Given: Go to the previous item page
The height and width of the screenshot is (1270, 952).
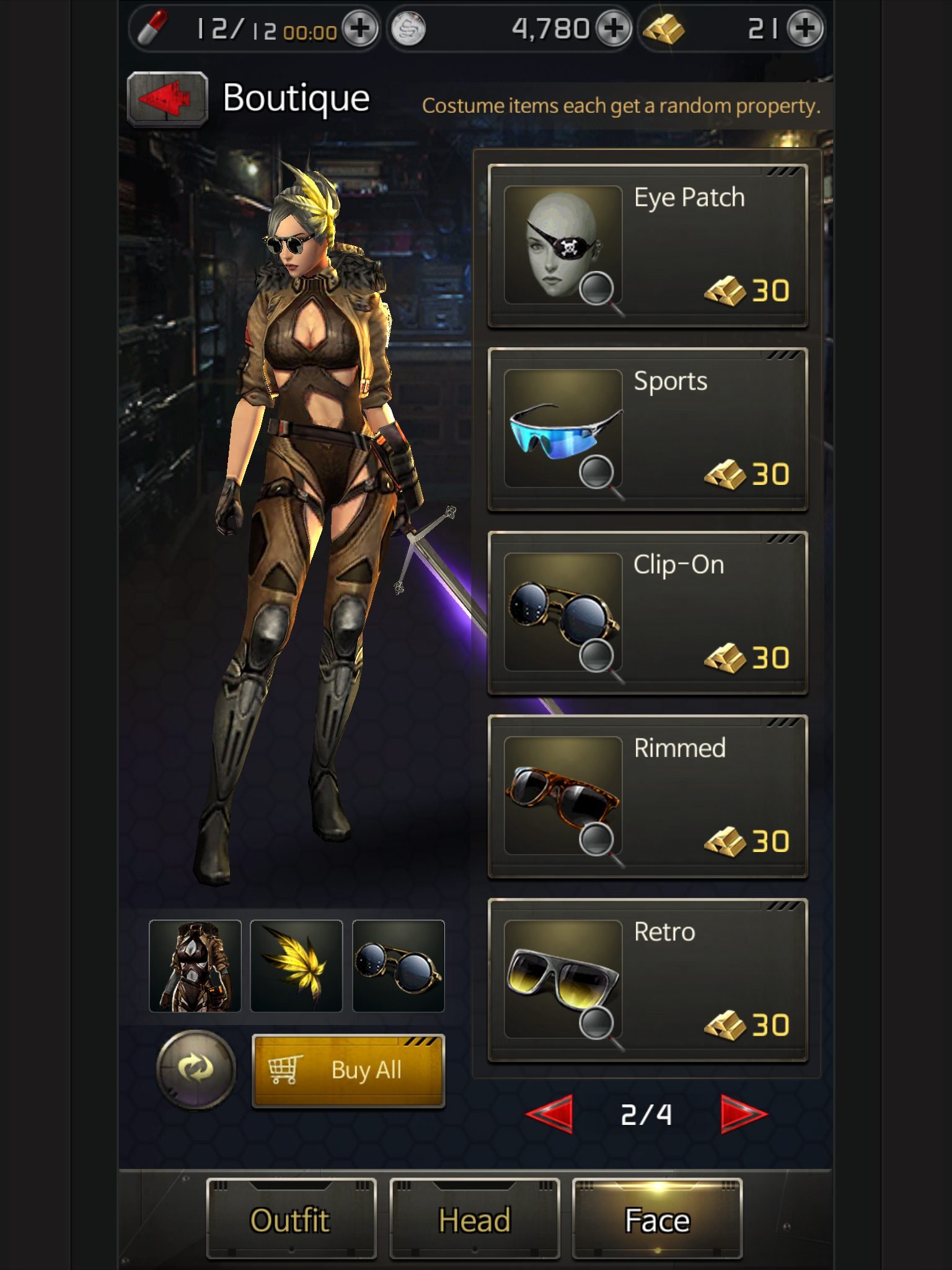Looking at the screenshot, I should coord(550,1114).
